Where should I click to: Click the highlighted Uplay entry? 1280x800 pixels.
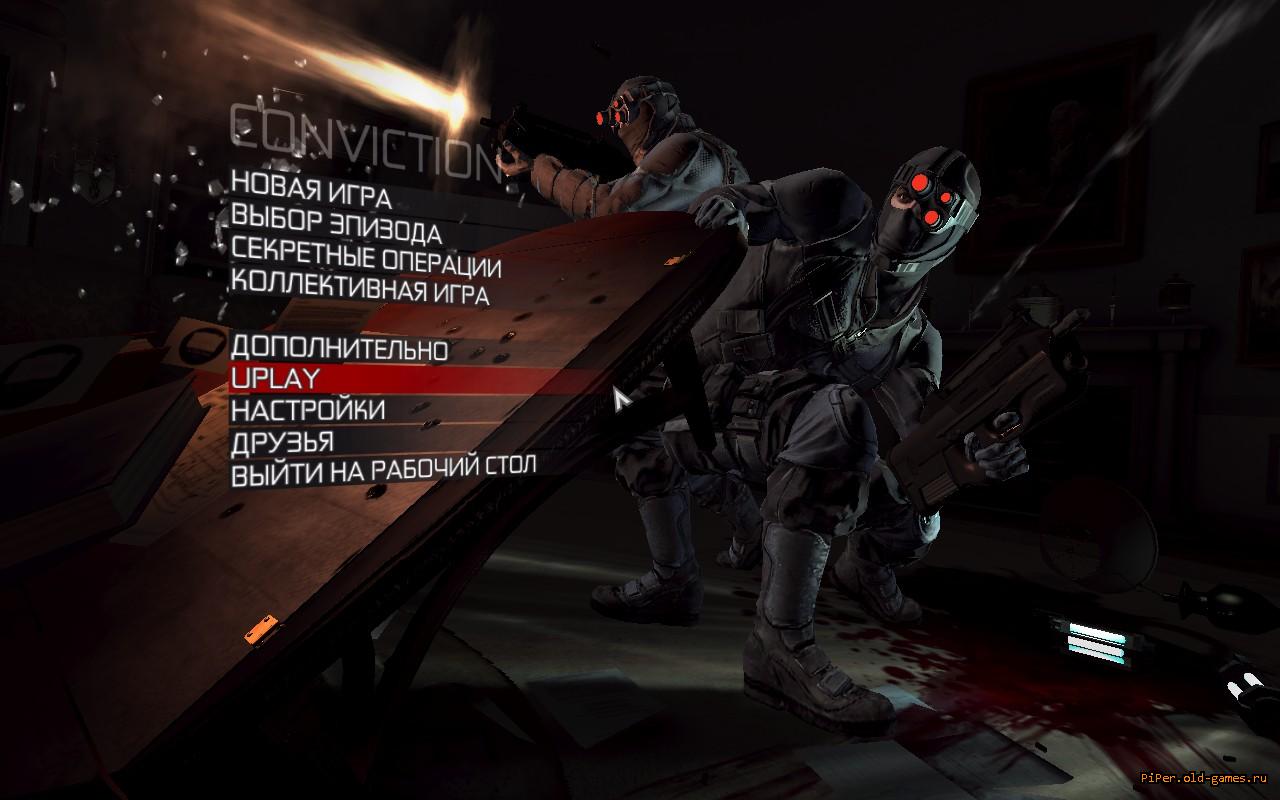point(275,379)
